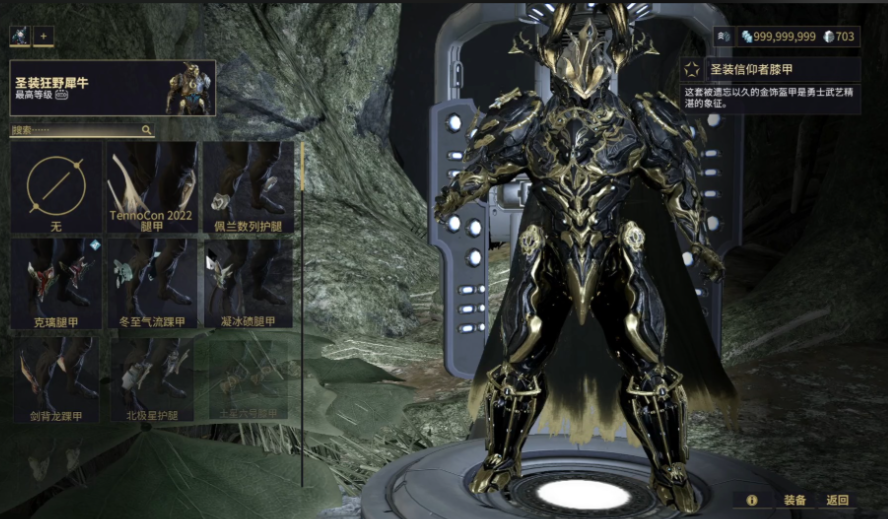Screen dimensions: 888x519
Task: Click the star favorite icon beside 圣装信仰者膝甲
Action: pos(692,69)
